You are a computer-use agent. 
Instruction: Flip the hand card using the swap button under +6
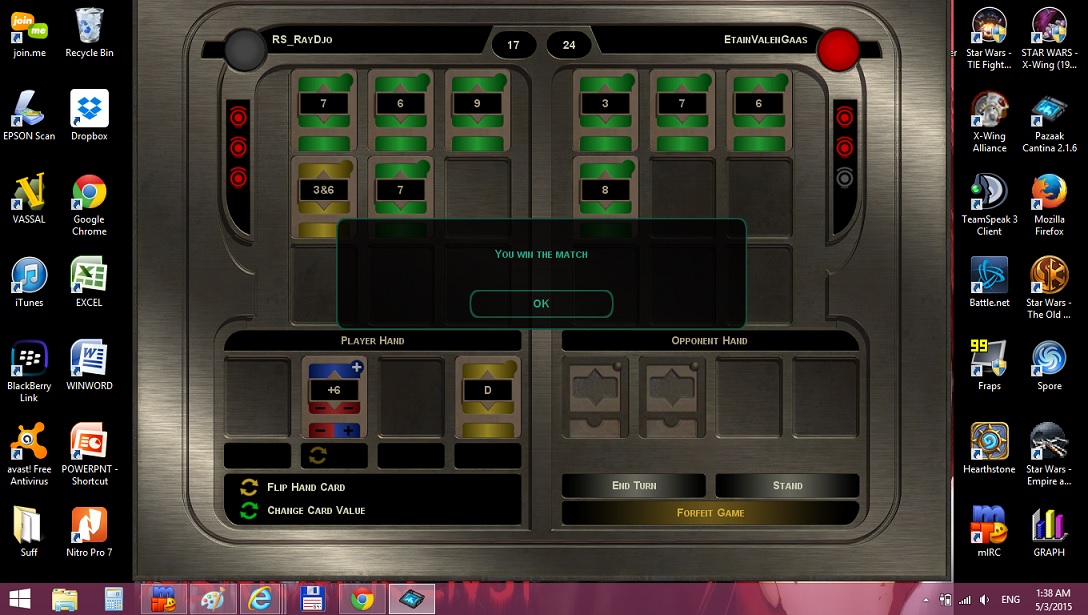[319, 456]
